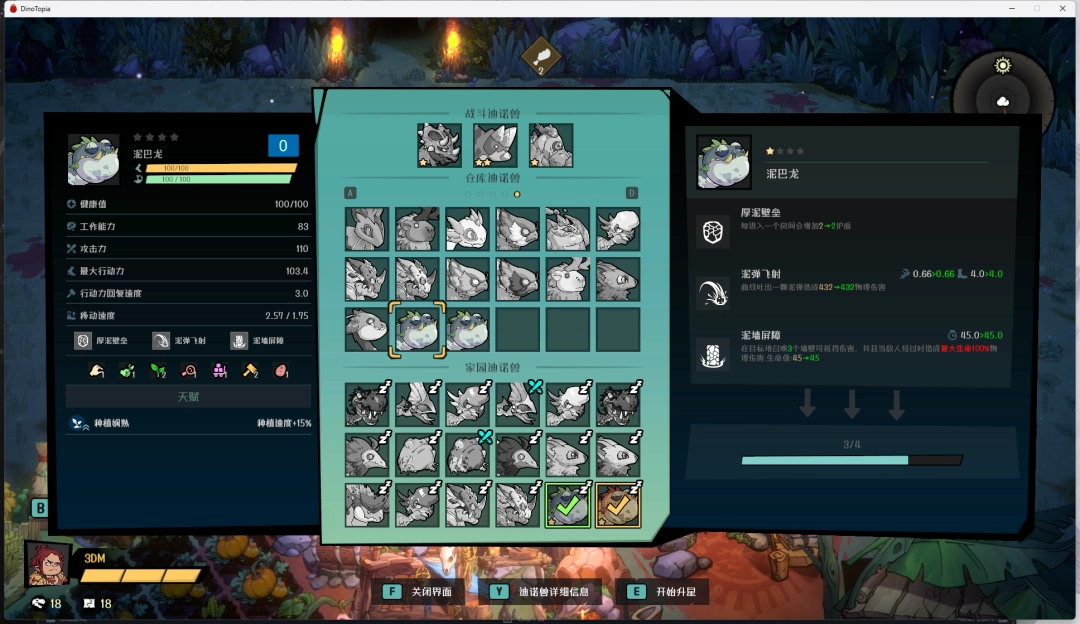Click 泥墙屏障 skill icon in left stats panel
This screenshot has height=624, width=1080.
[x=239, y=341]
